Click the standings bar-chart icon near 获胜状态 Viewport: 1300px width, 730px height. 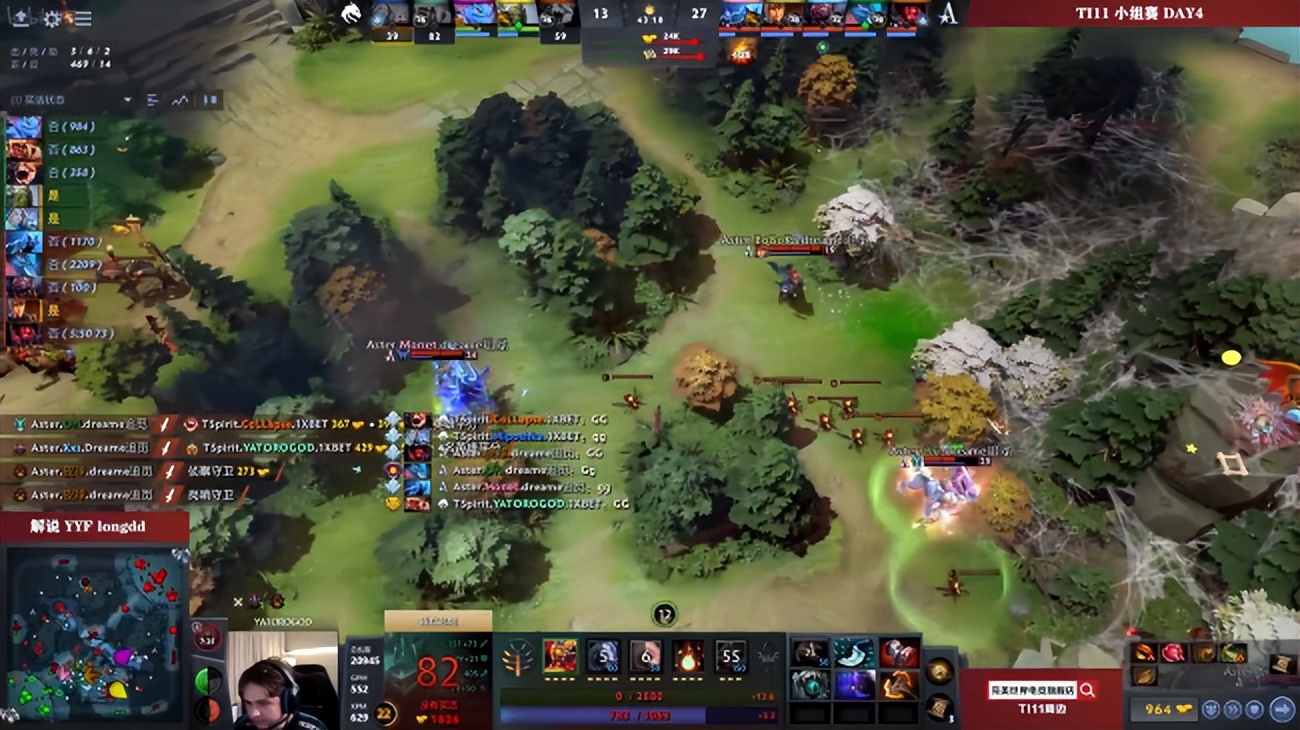(152, 99)
